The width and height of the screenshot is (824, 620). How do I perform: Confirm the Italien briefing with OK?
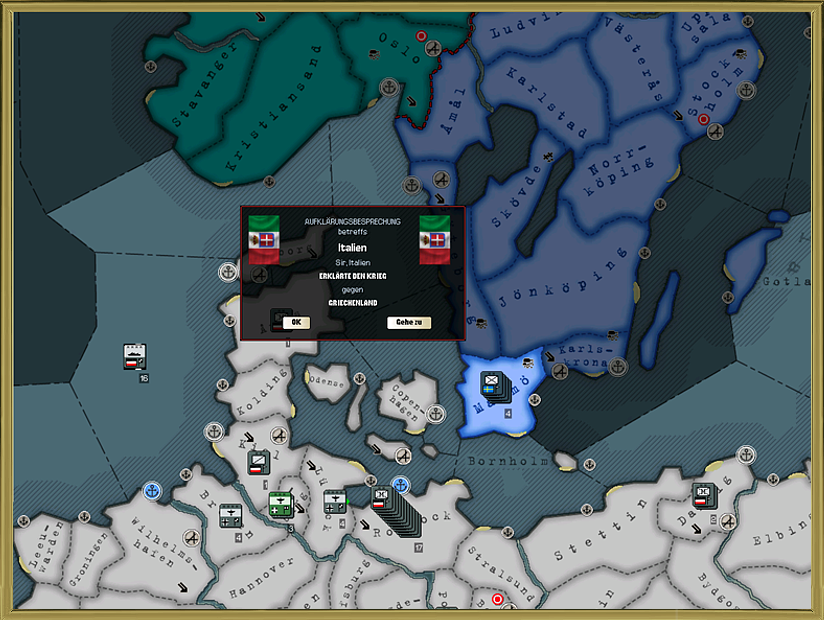click(x=297, y=322)
